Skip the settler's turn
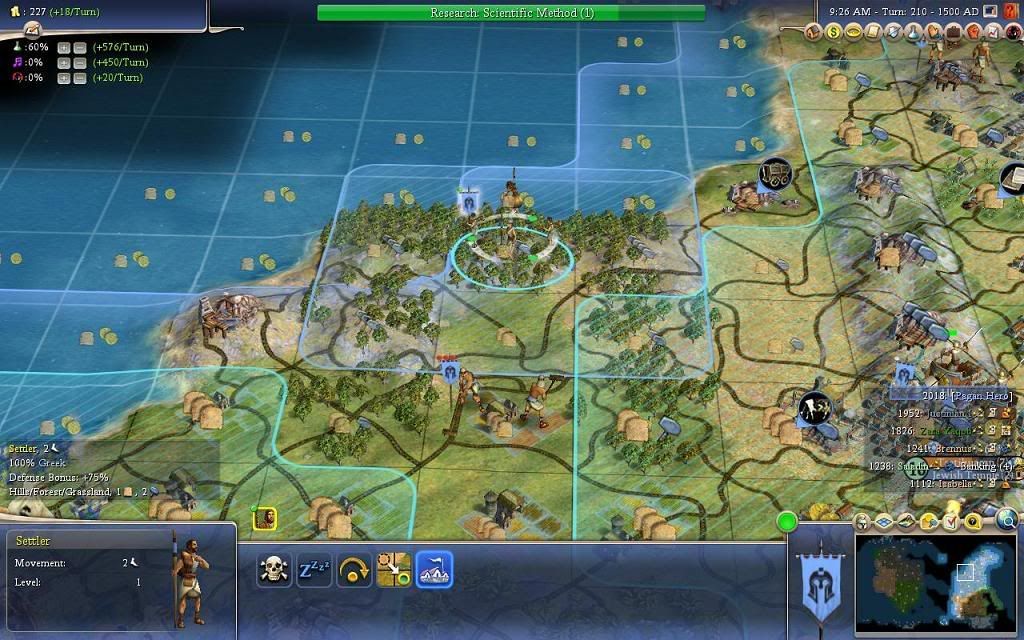This screenshot has width=1024, height=640. (x=354, y=570)
